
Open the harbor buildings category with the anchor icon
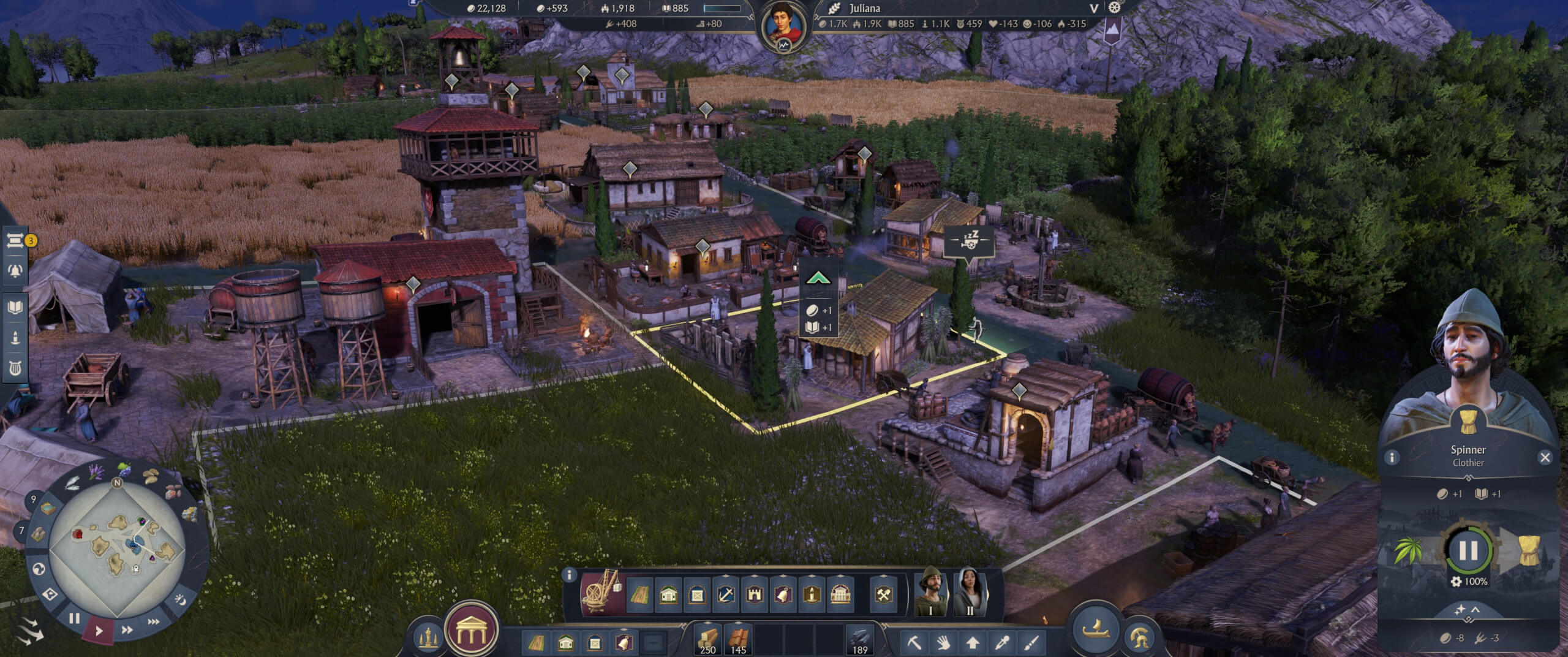tap(725, 594)
